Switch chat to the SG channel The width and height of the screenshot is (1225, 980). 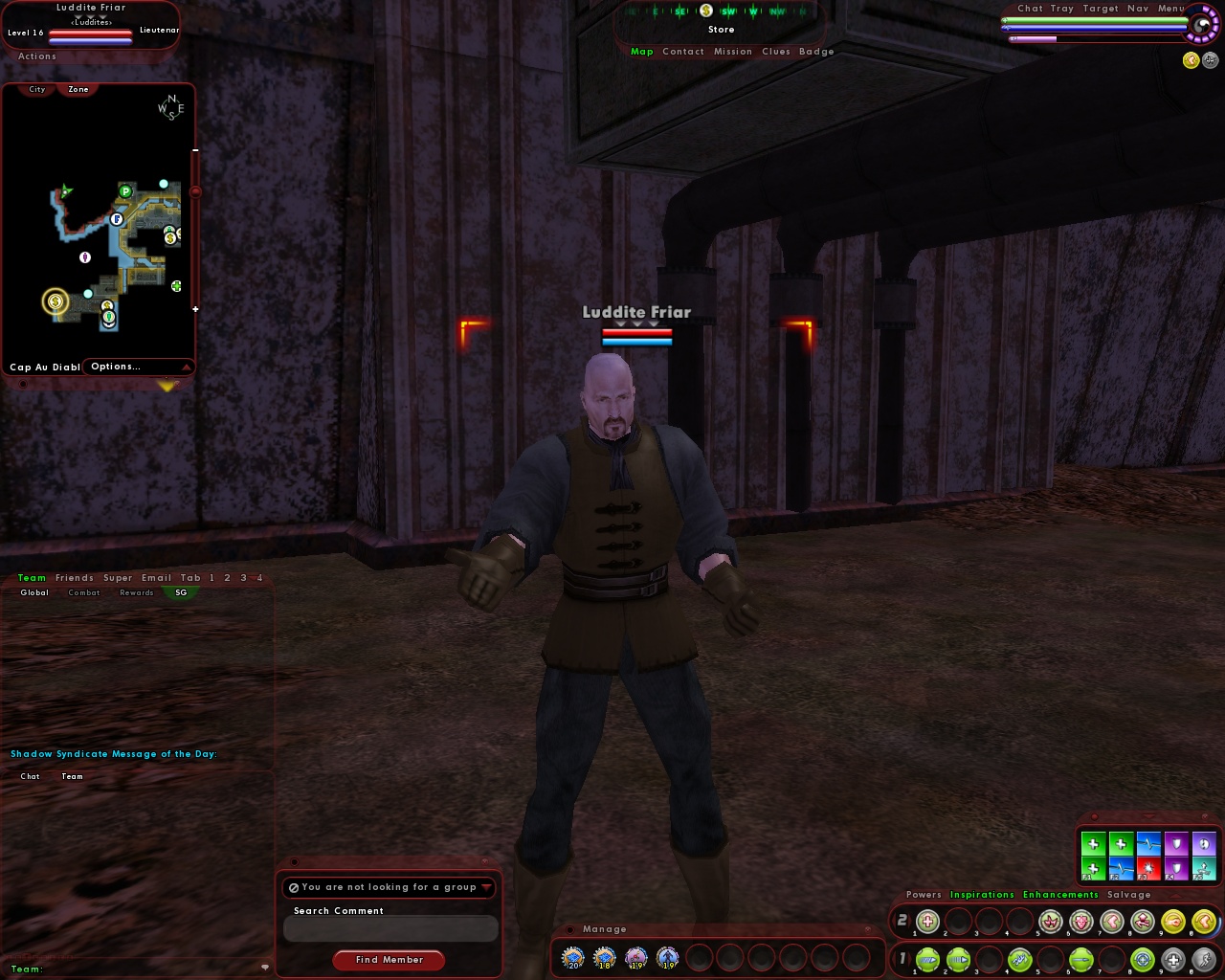180,592
